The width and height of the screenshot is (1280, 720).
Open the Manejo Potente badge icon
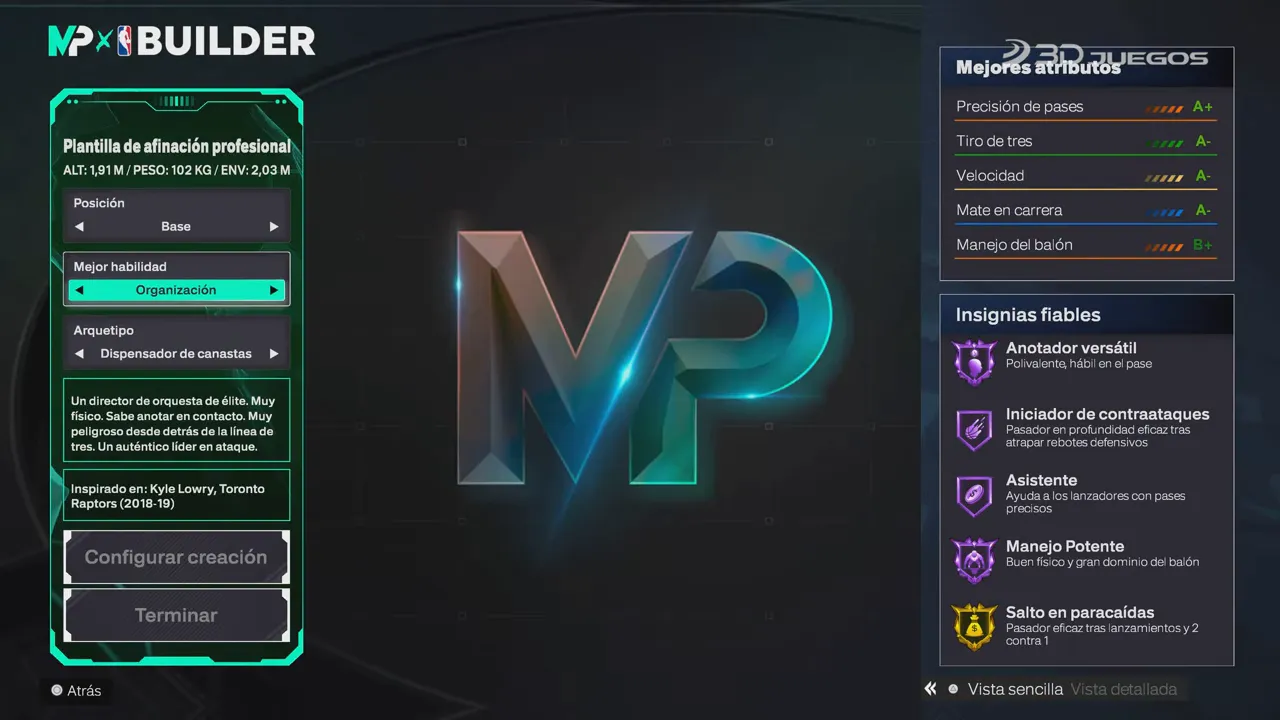coord(974,560)
